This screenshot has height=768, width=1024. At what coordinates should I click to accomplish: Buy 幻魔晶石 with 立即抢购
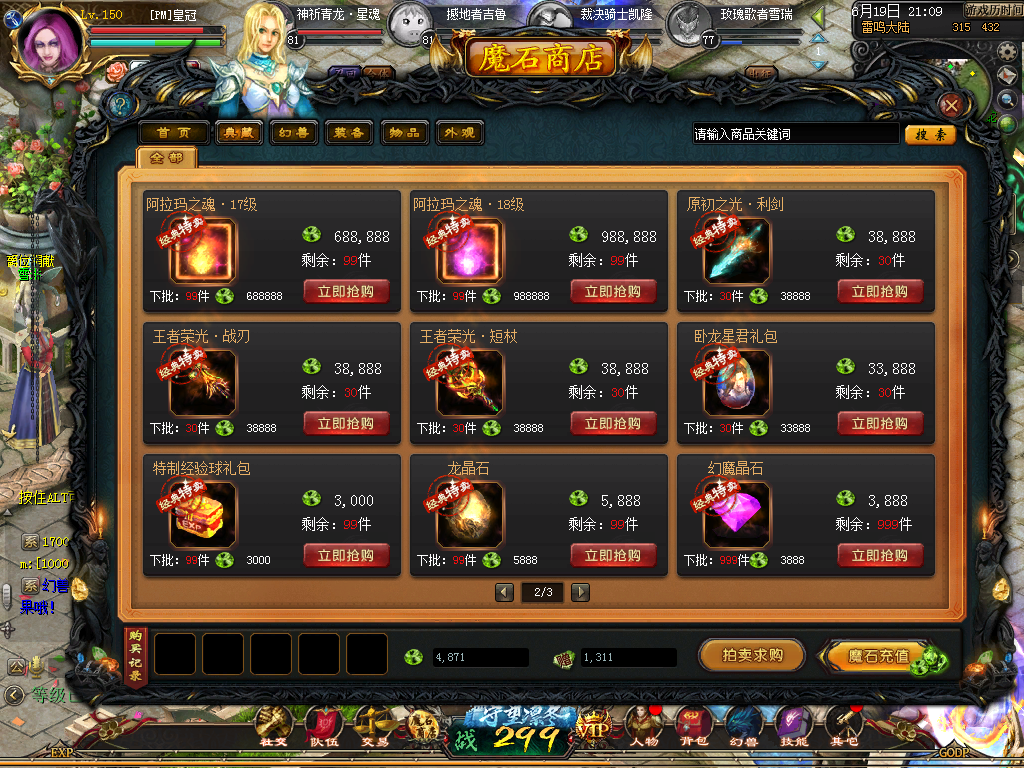(880, 556)
